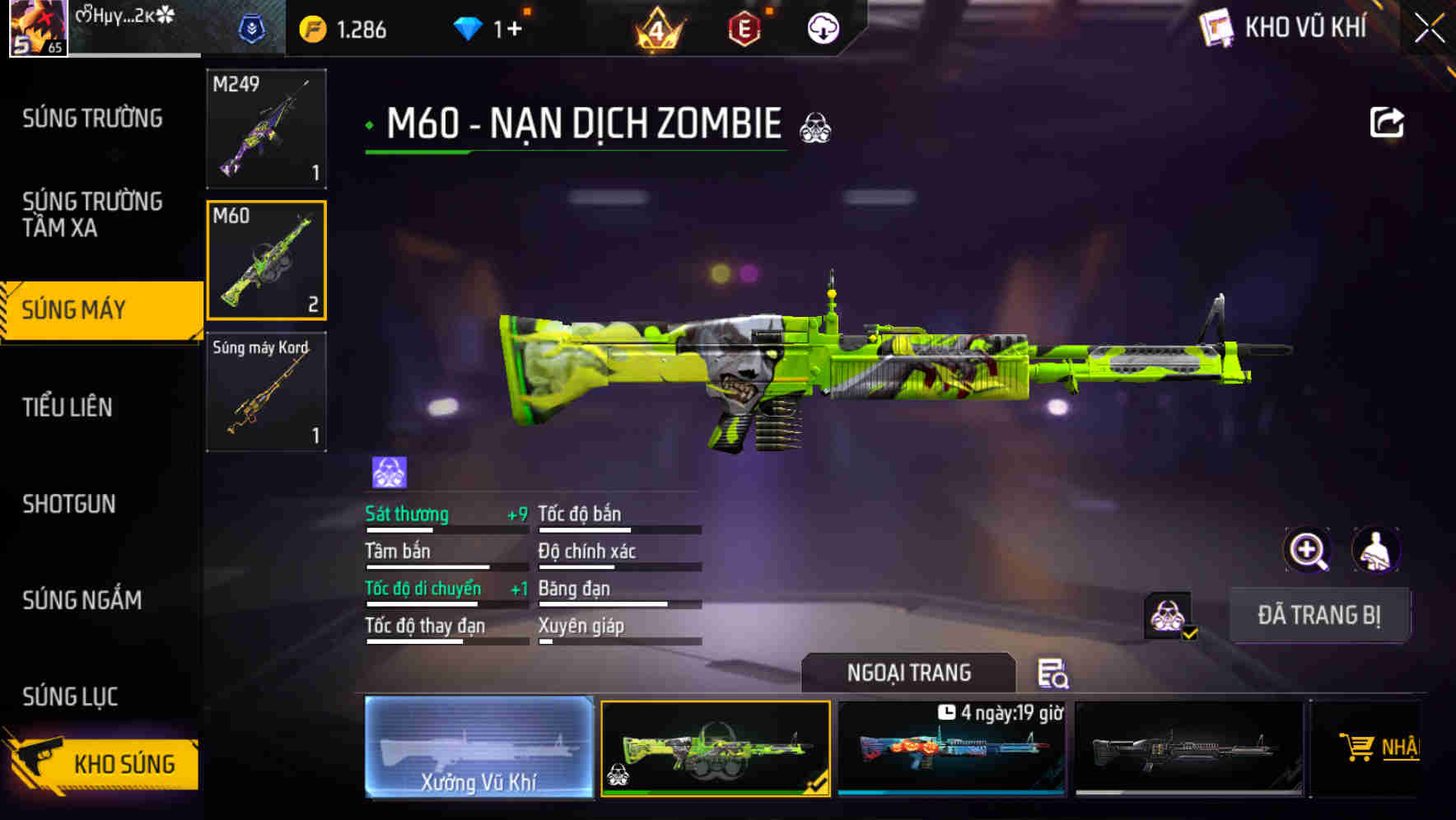Open KHO SÚNG at bottom left
1456x820 pixels.
(124, 763)
